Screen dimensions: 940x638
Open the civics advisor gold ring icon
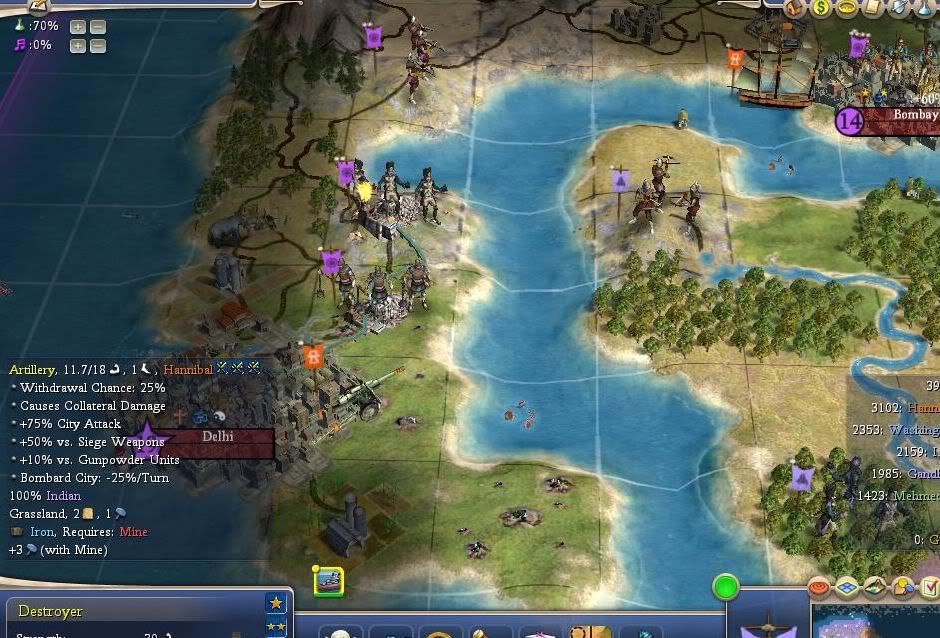pyautogui.click(x=847, y=8)
